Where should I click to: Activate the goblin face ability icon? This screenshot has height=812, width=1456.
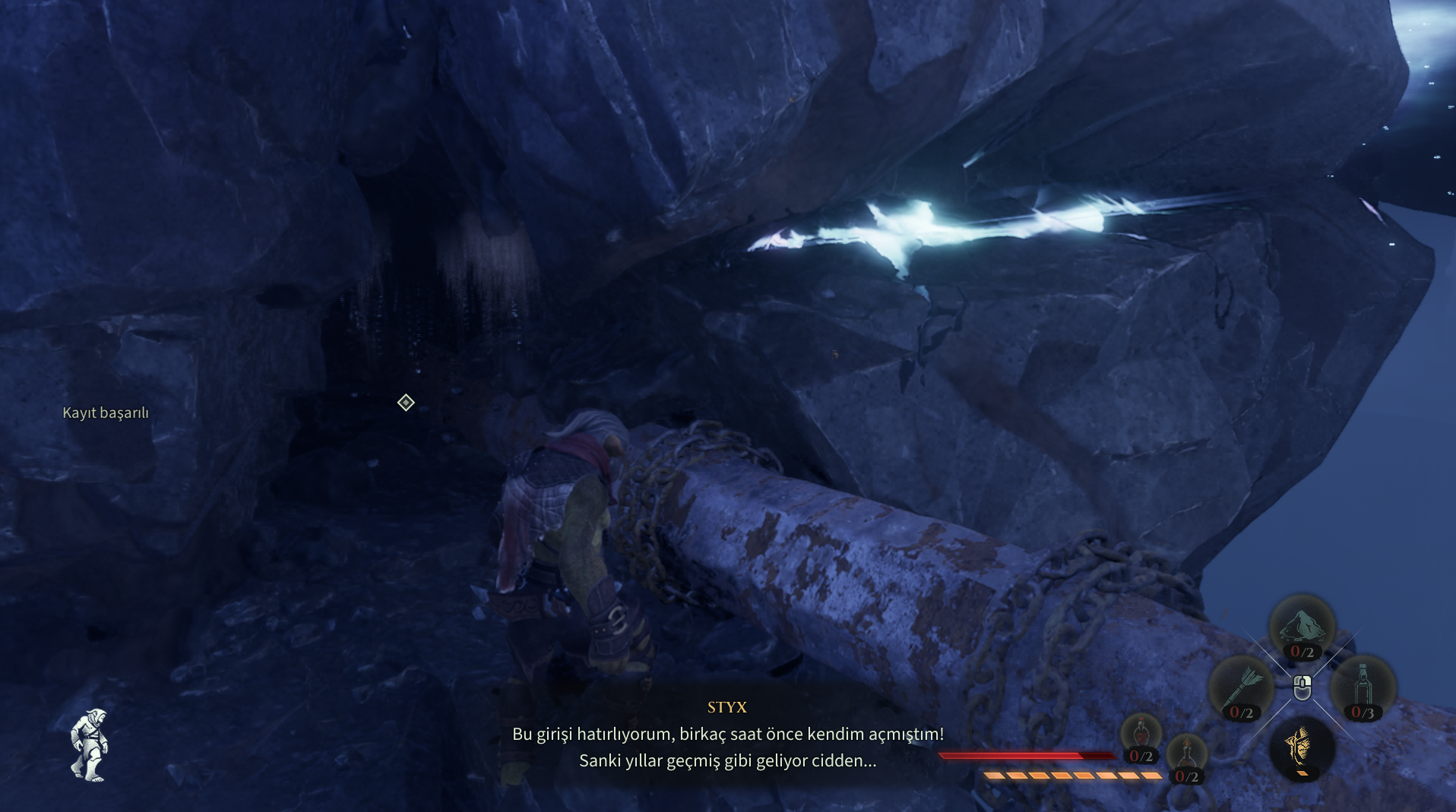(1301, 748)
